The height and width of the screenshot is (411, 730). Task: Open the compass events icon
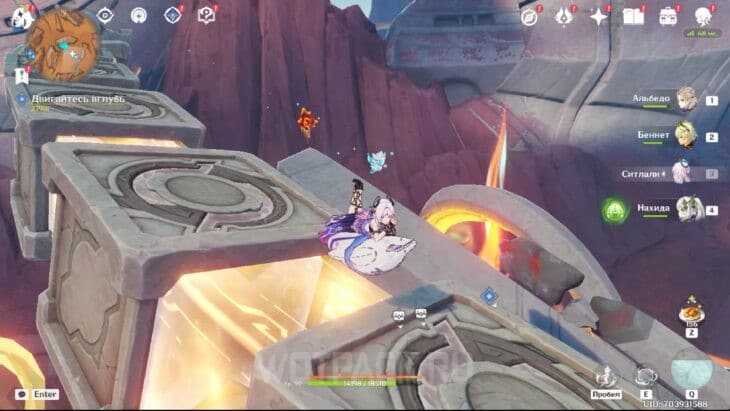click(530, 16)
